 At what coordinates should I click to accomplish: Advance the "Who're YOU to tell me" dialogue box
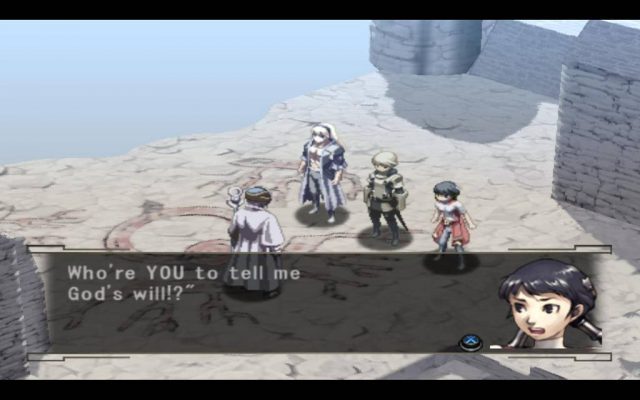pos(471,343)
